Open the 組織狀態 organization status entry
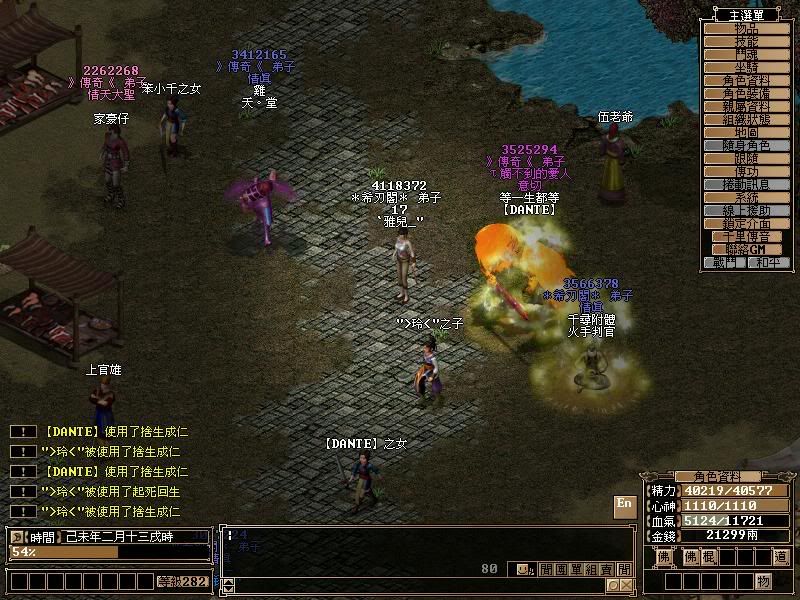This screenshot has height=600, width=800. (x=747, y=120)
